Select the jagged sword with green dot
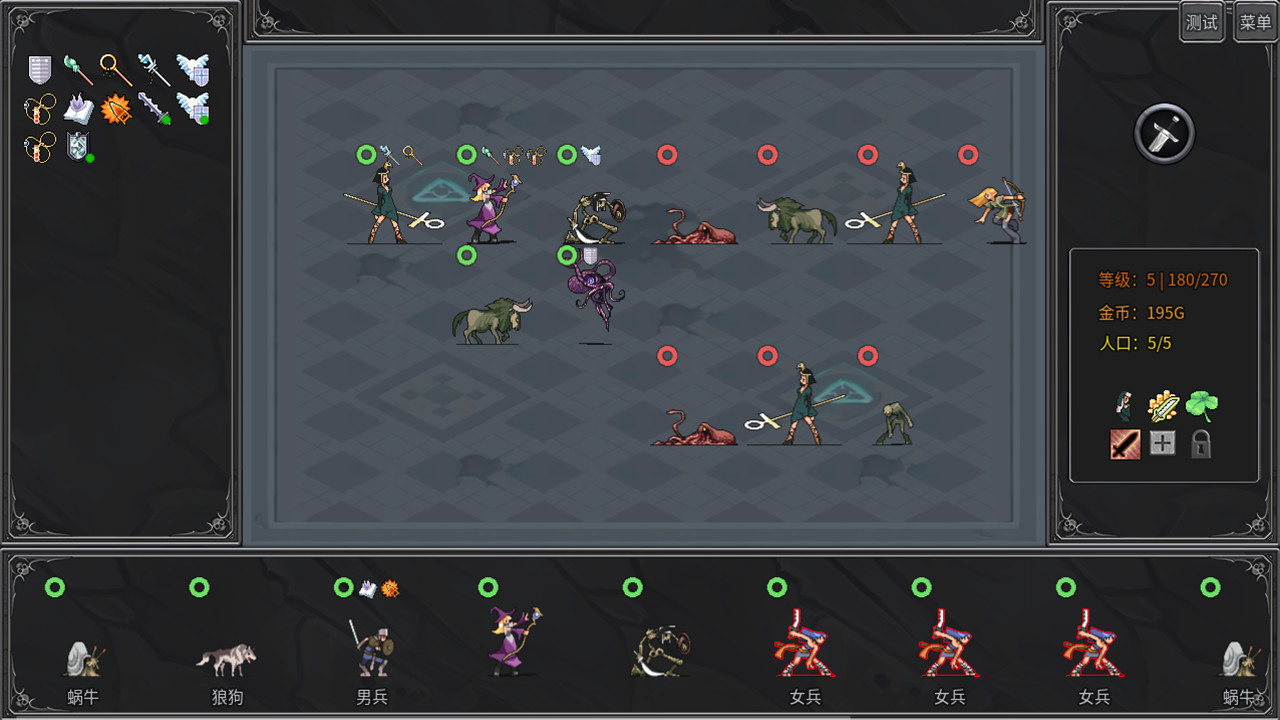This screenshot has height=720, width=1280. 152,110
